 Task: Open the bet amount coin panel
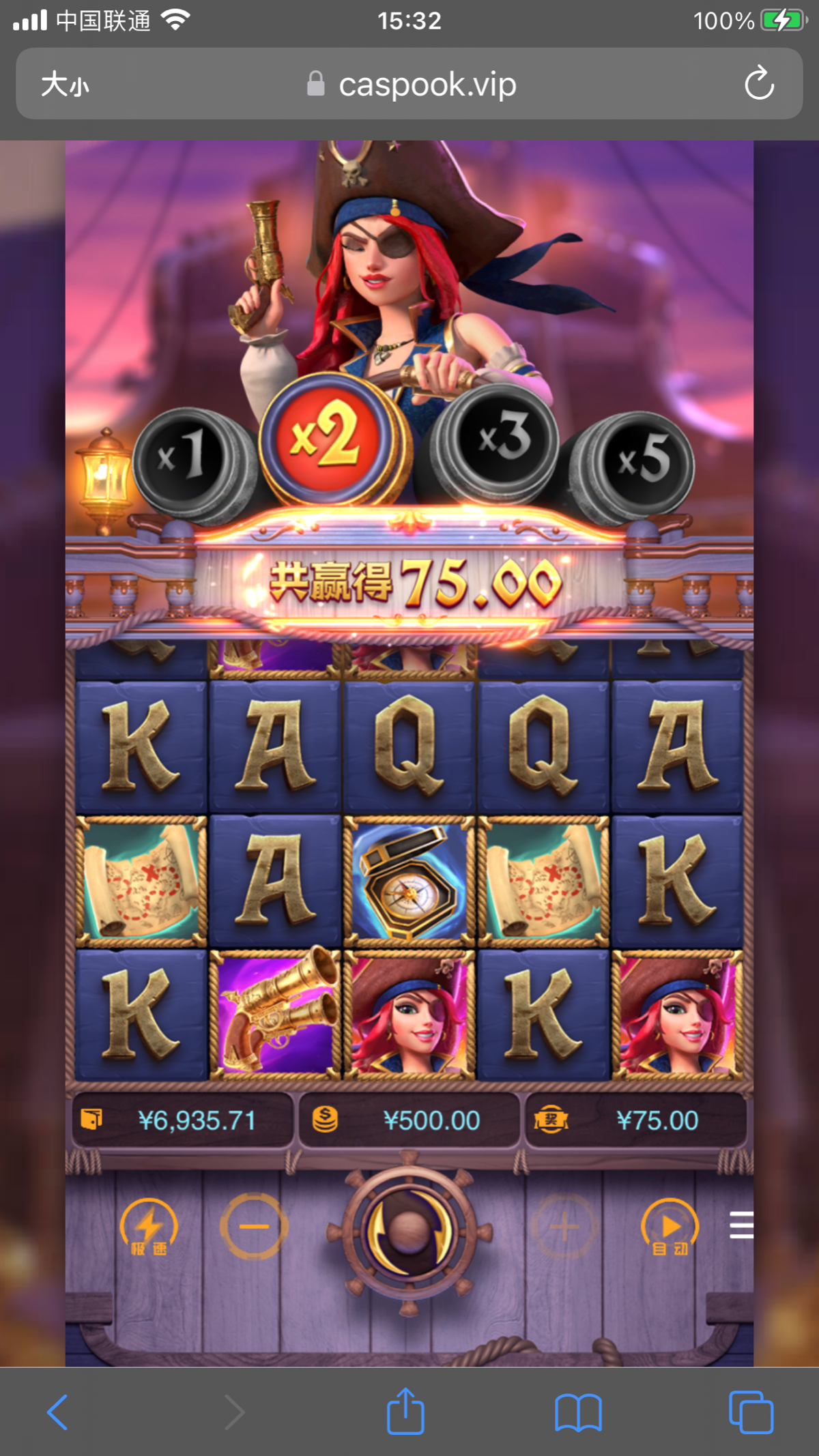coord(409,1120)
